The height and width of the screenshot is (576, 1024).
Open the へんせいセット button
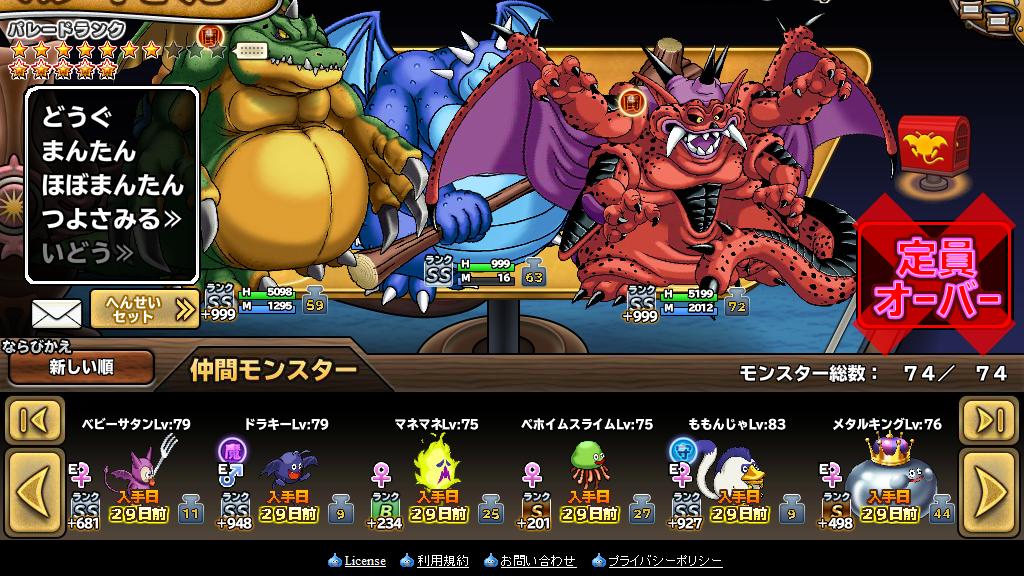tap(144, 309)
